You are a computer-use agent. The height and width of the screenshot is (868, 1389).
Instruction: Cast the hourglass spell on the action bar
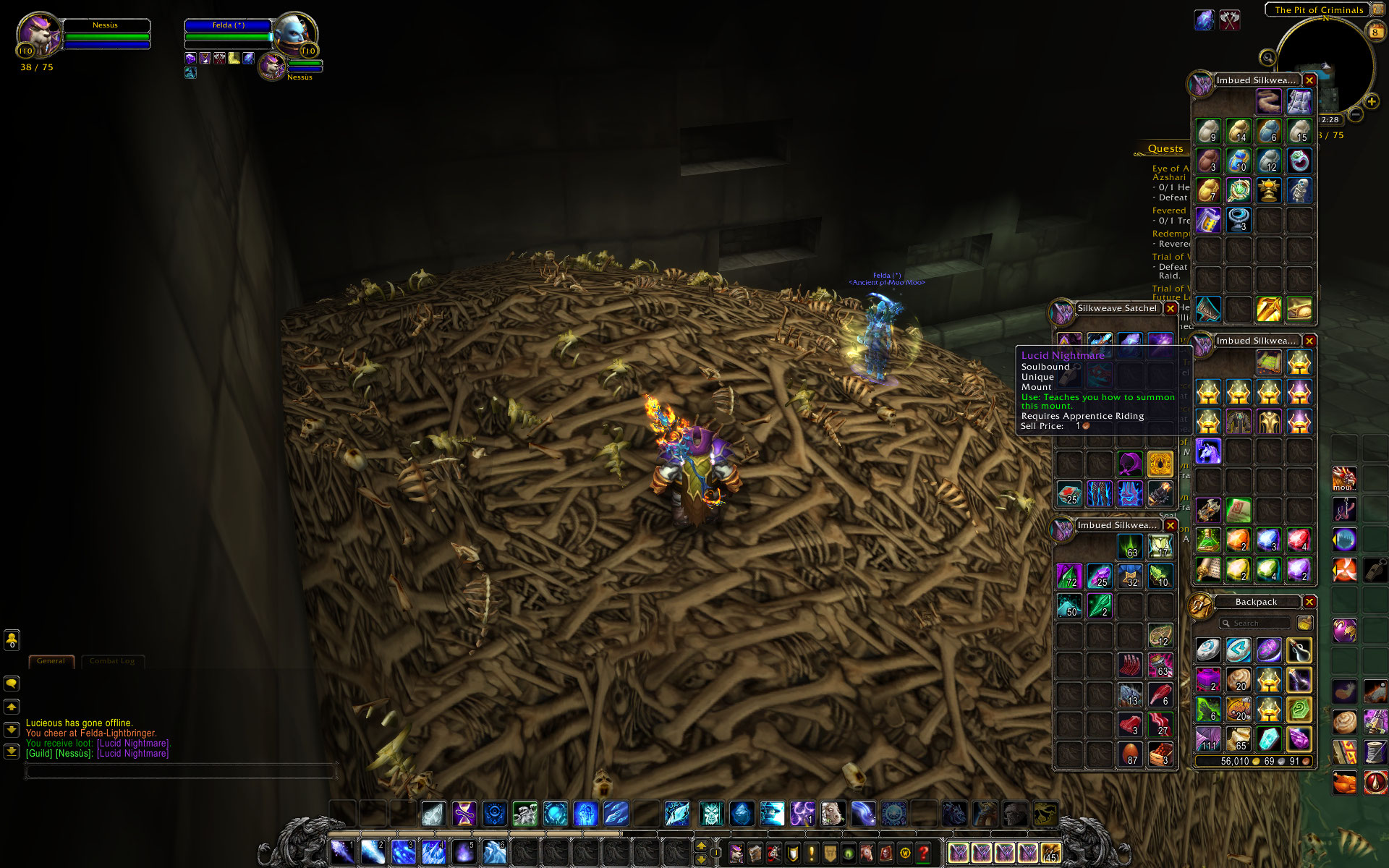click(x=464, y=814)
